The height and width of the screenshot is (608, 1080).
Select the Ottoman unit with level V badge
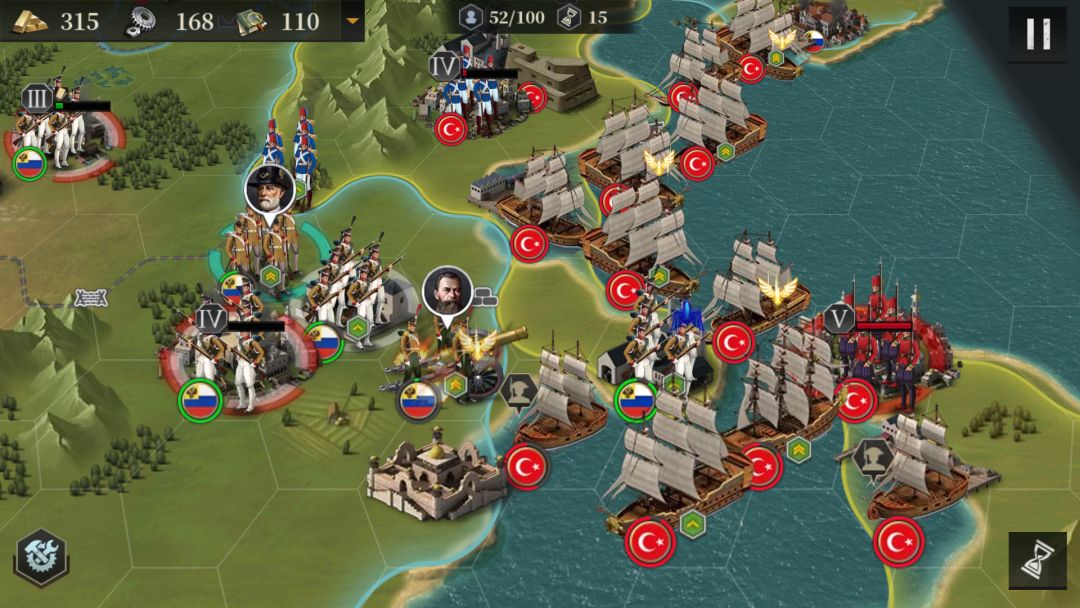coord(880,358)
